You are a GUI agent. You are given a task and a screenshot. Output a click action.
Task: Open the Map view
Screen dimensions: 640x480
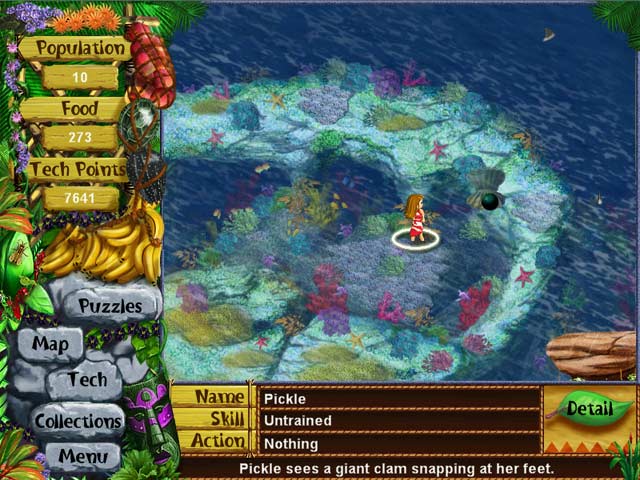click(50, 344)
